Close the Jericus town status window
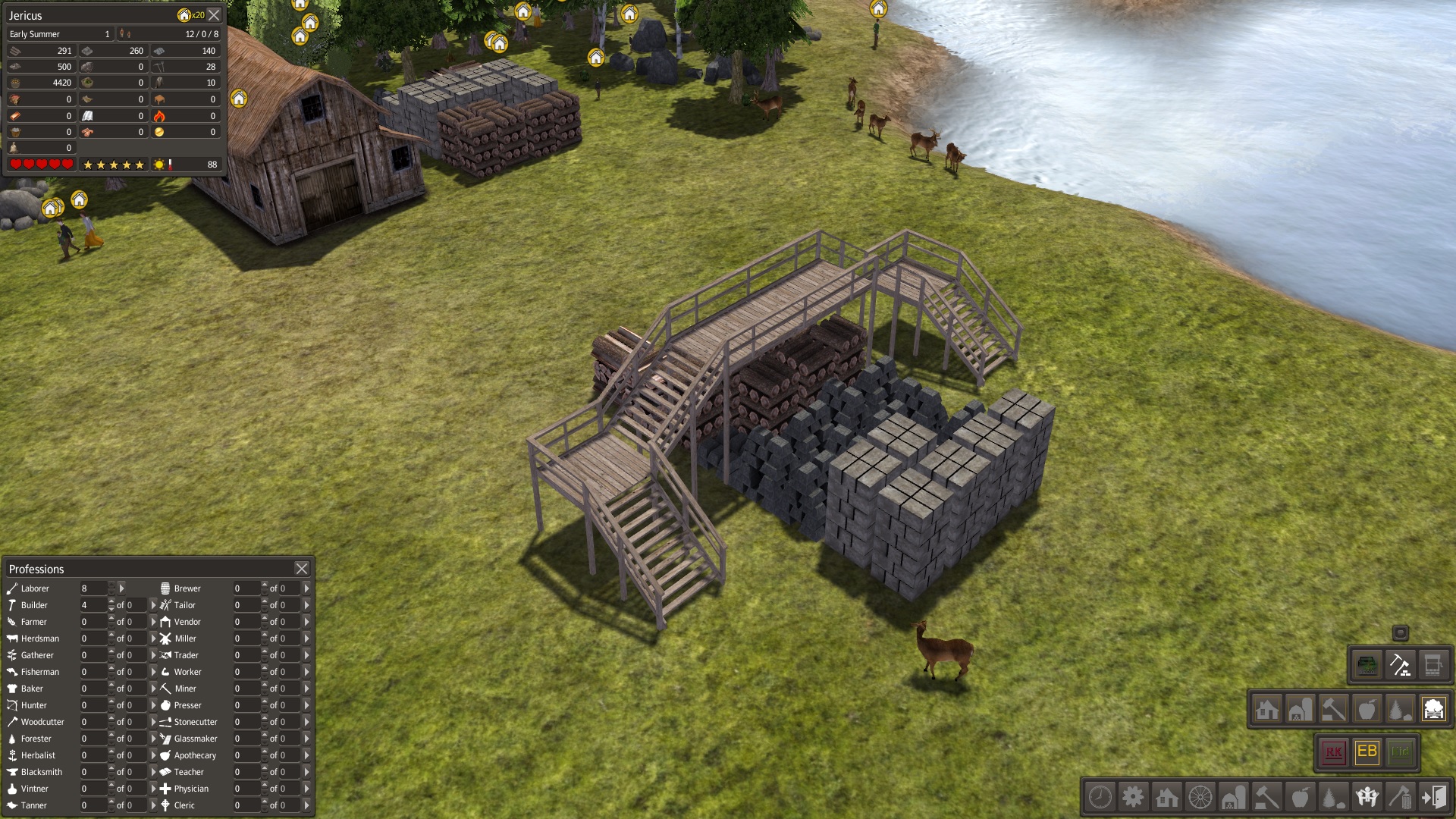The image size is (1456, 819). pos(215,15)
